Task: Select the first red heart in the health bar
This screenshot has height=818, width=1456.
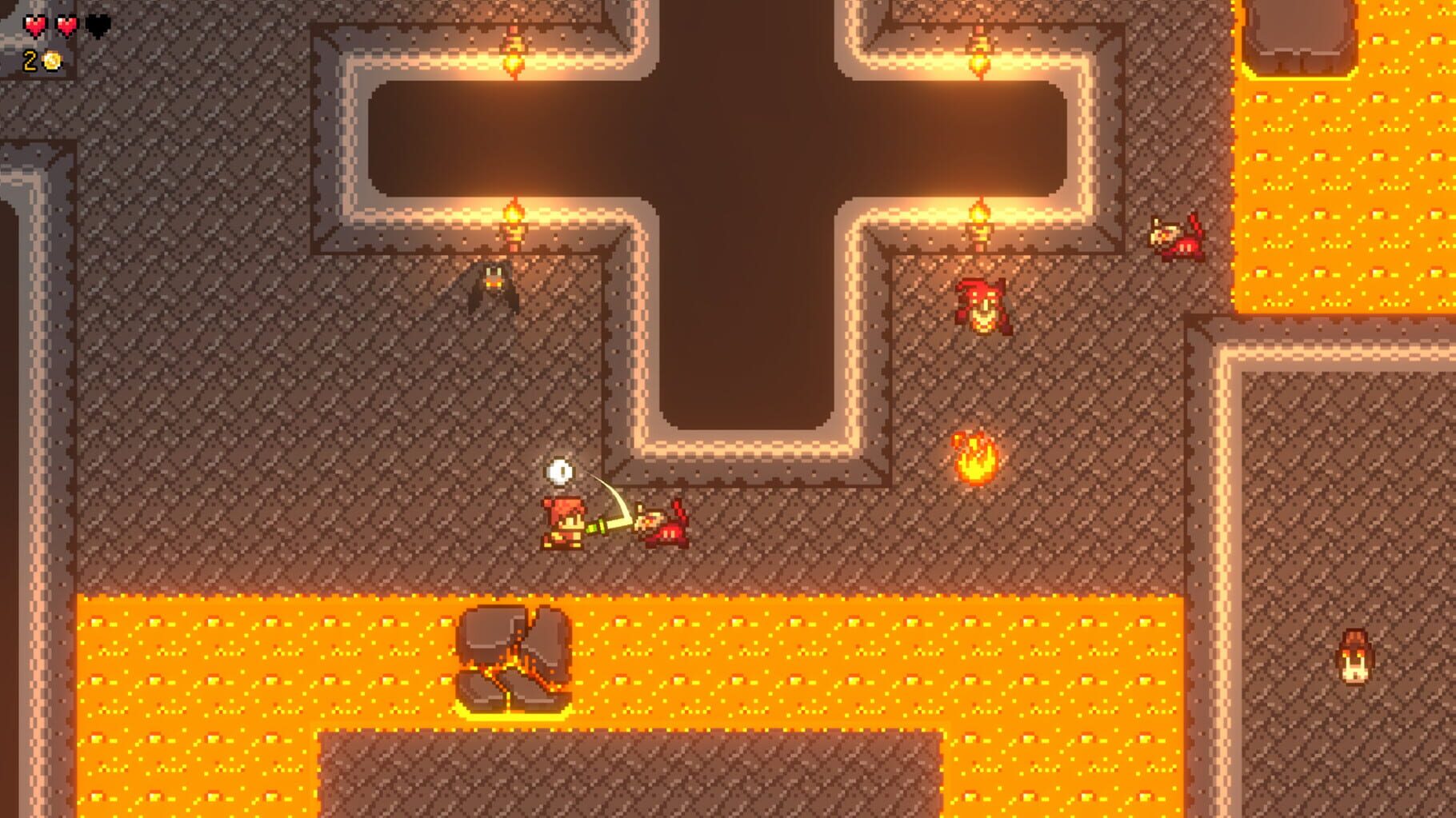Action: (36, 24)
